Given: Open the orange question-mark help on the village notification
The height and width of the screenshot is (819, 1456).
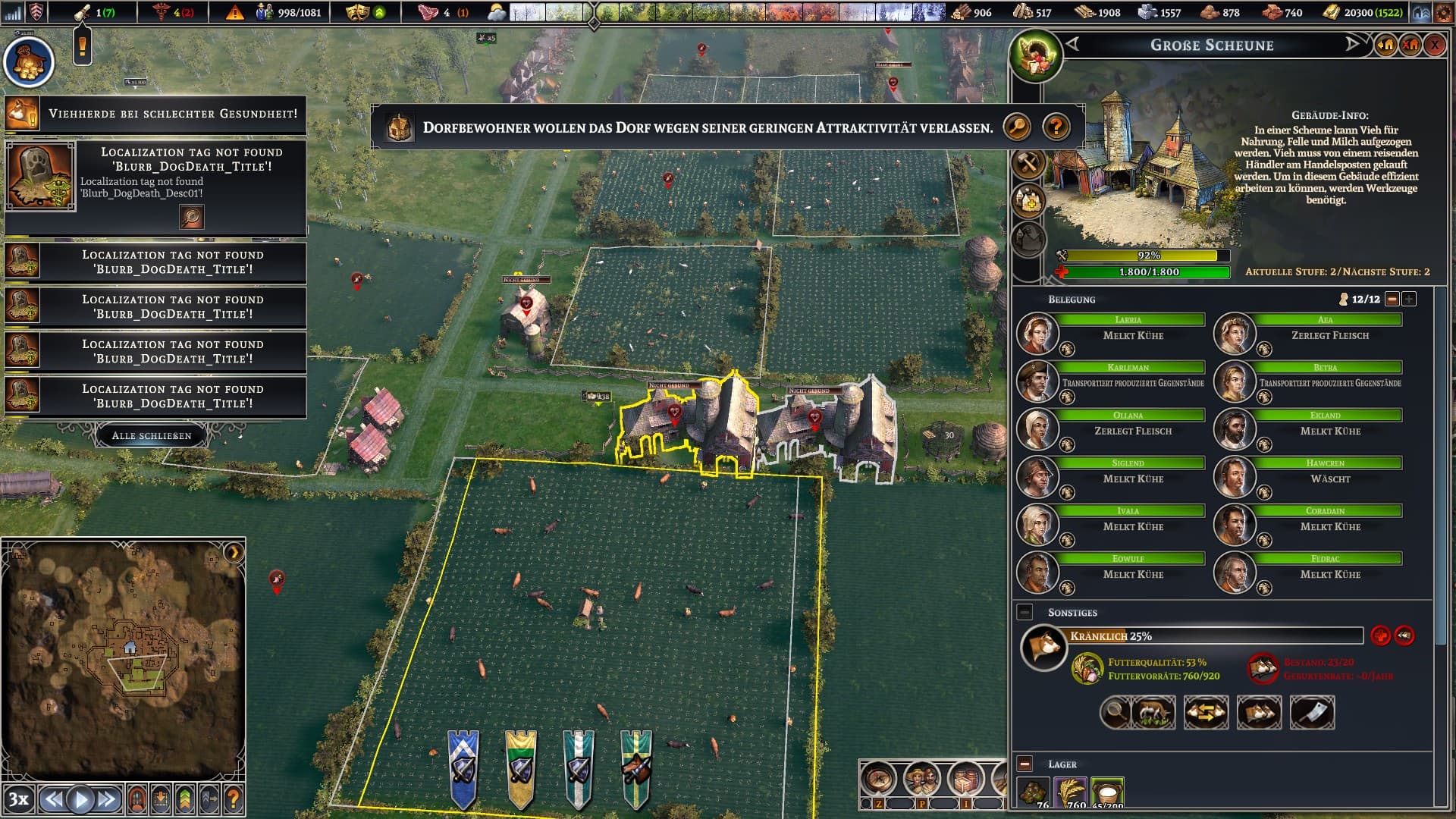Looking at the screenshot, I should 1056,127.
